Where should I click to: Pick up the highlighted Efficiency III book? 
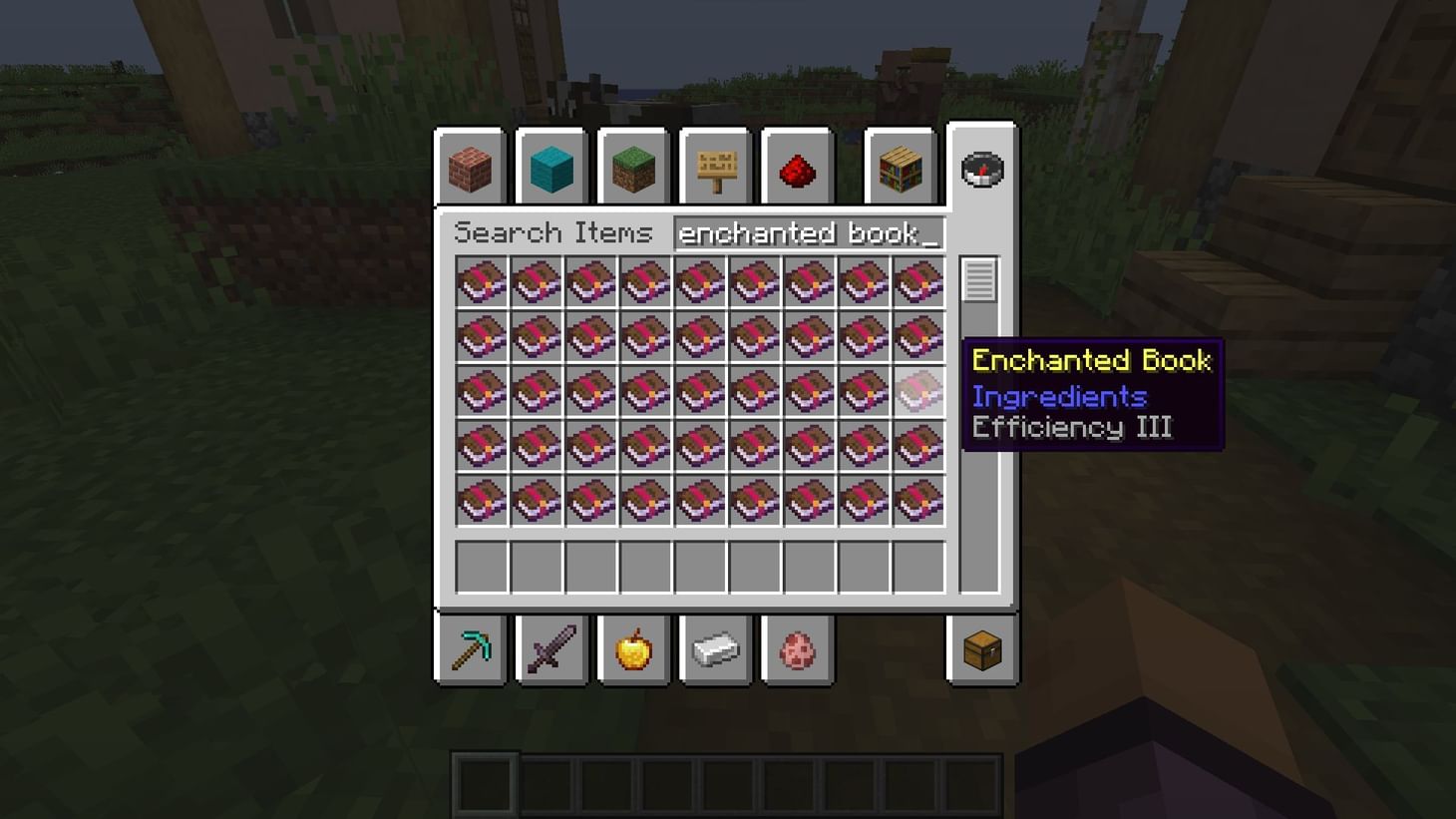(918, 391)
